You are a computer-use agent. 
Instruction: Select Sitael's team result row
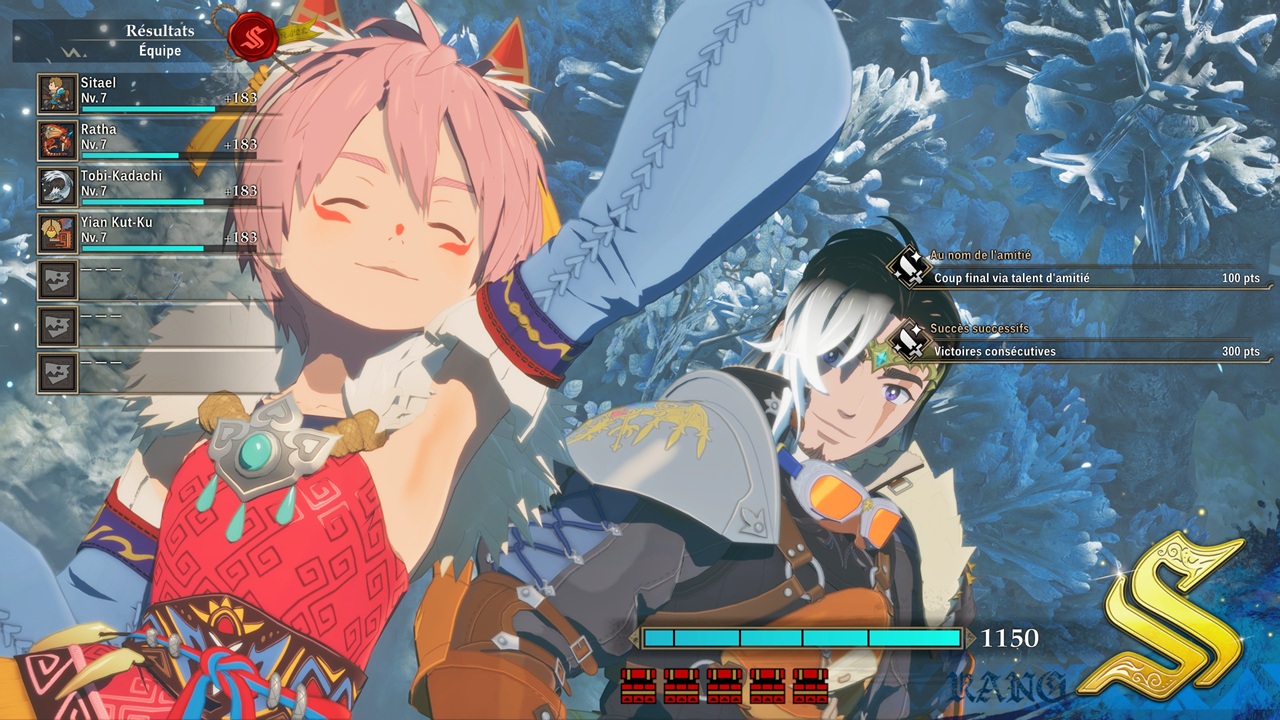[x=148, y=93]
